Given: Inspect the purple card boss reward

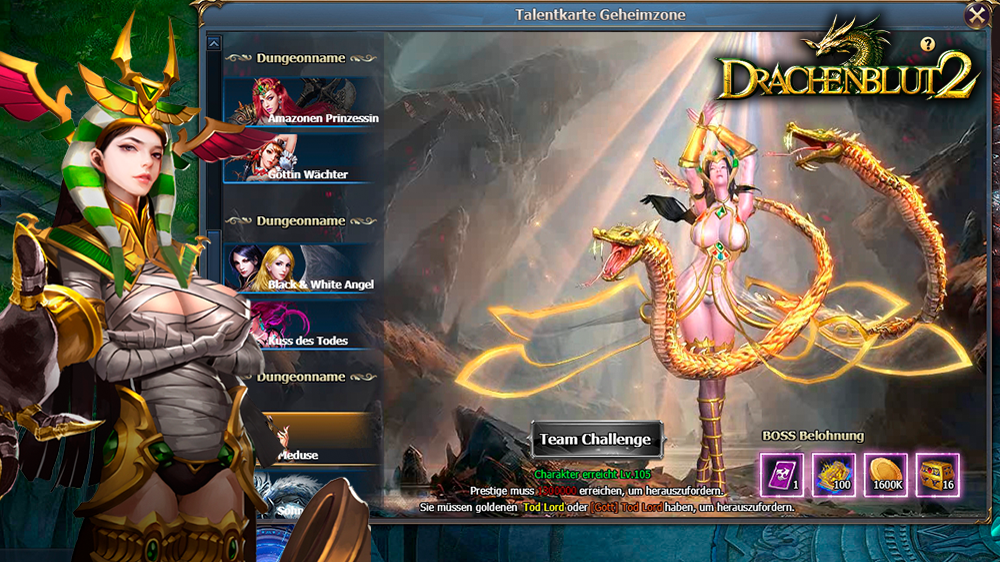Looking at the screenshot, I should tap(781, 475).
